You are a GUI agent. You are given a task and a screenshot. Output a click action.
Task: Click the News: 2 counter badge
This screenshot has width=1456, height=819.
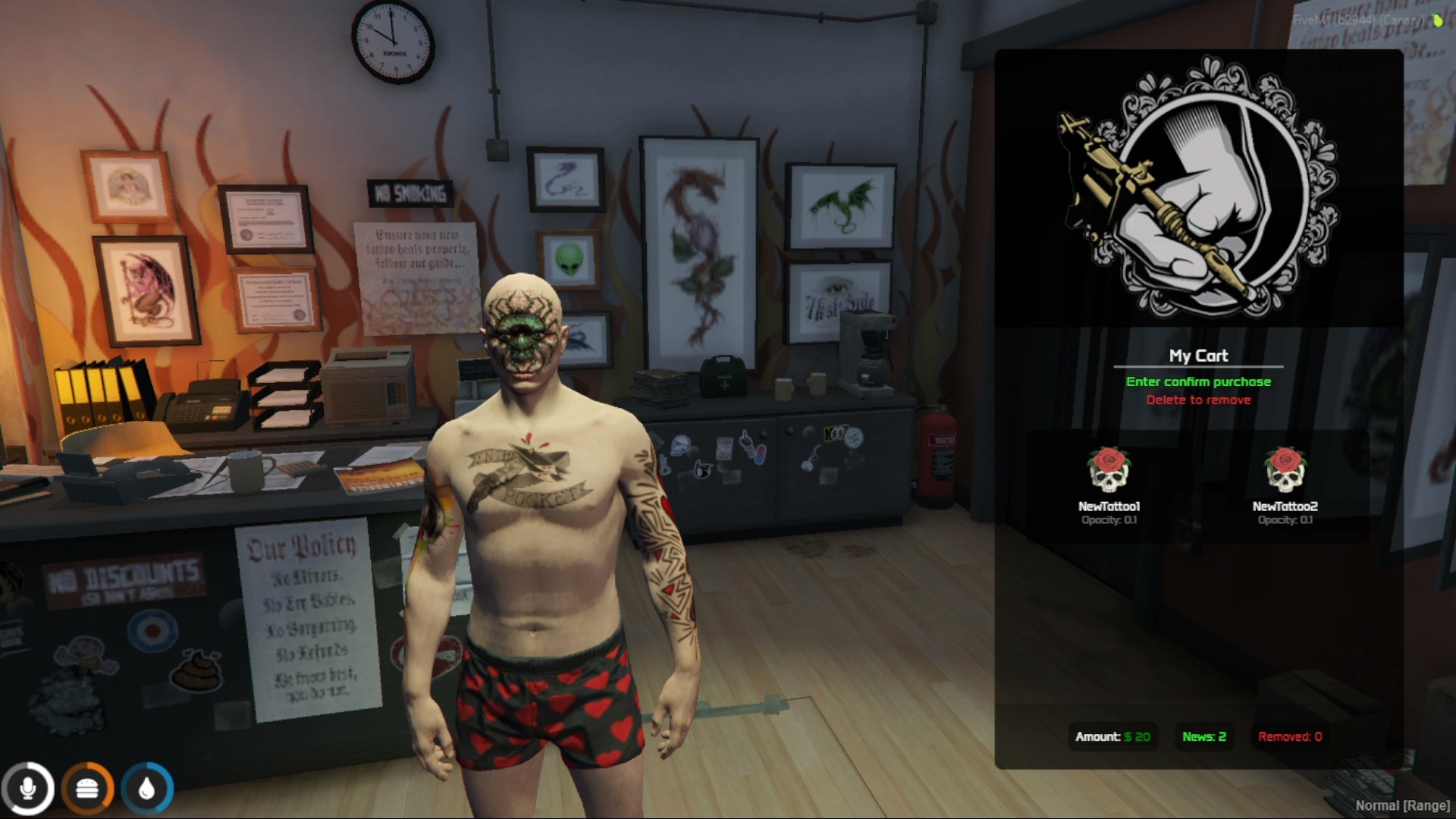tap(1203, 736)
